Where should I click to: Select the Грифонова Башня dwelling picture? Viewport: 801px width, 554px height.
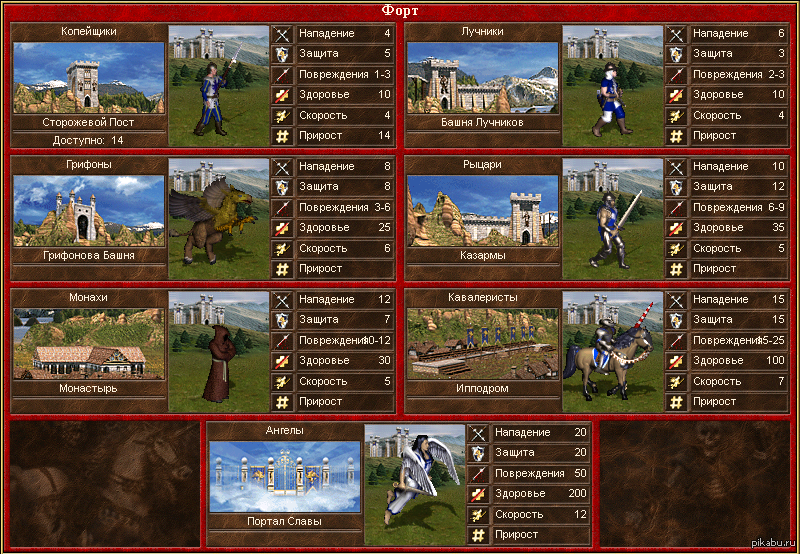(88, 210)
